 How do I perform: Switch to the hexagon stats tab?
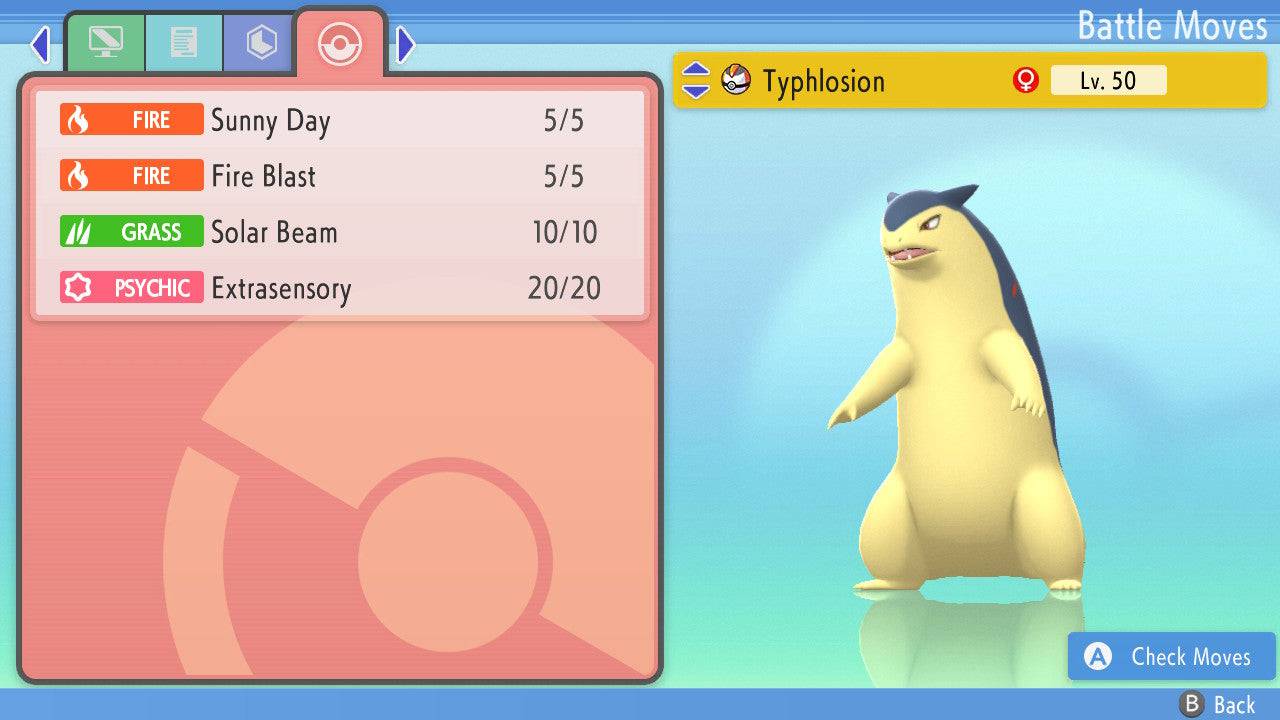261,43
